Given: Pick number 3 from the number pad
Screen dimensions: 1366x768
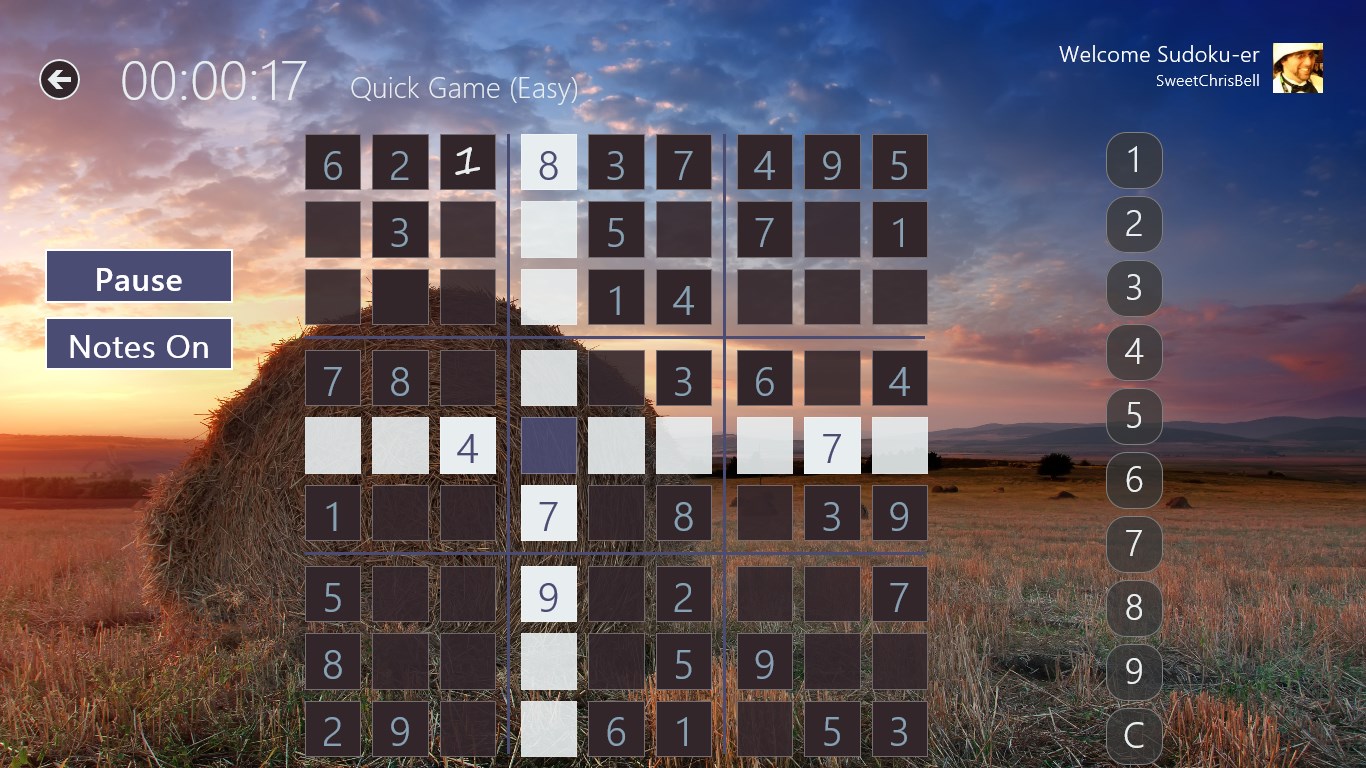Looking at the screenshot, I should (x=1134, y=288).
